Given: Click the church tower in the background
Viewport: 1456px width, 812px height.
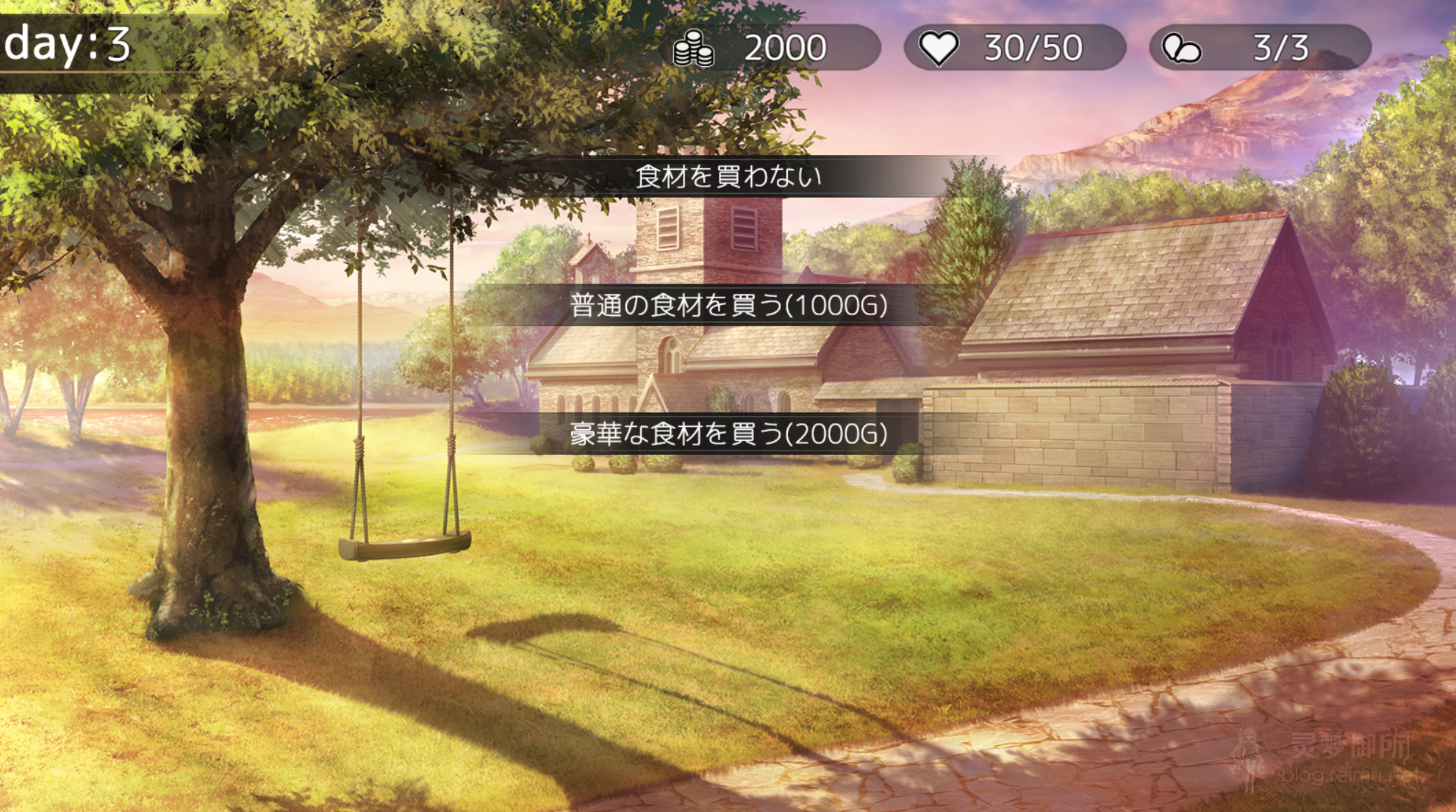Looking at the screenshot, I should 710,242.
